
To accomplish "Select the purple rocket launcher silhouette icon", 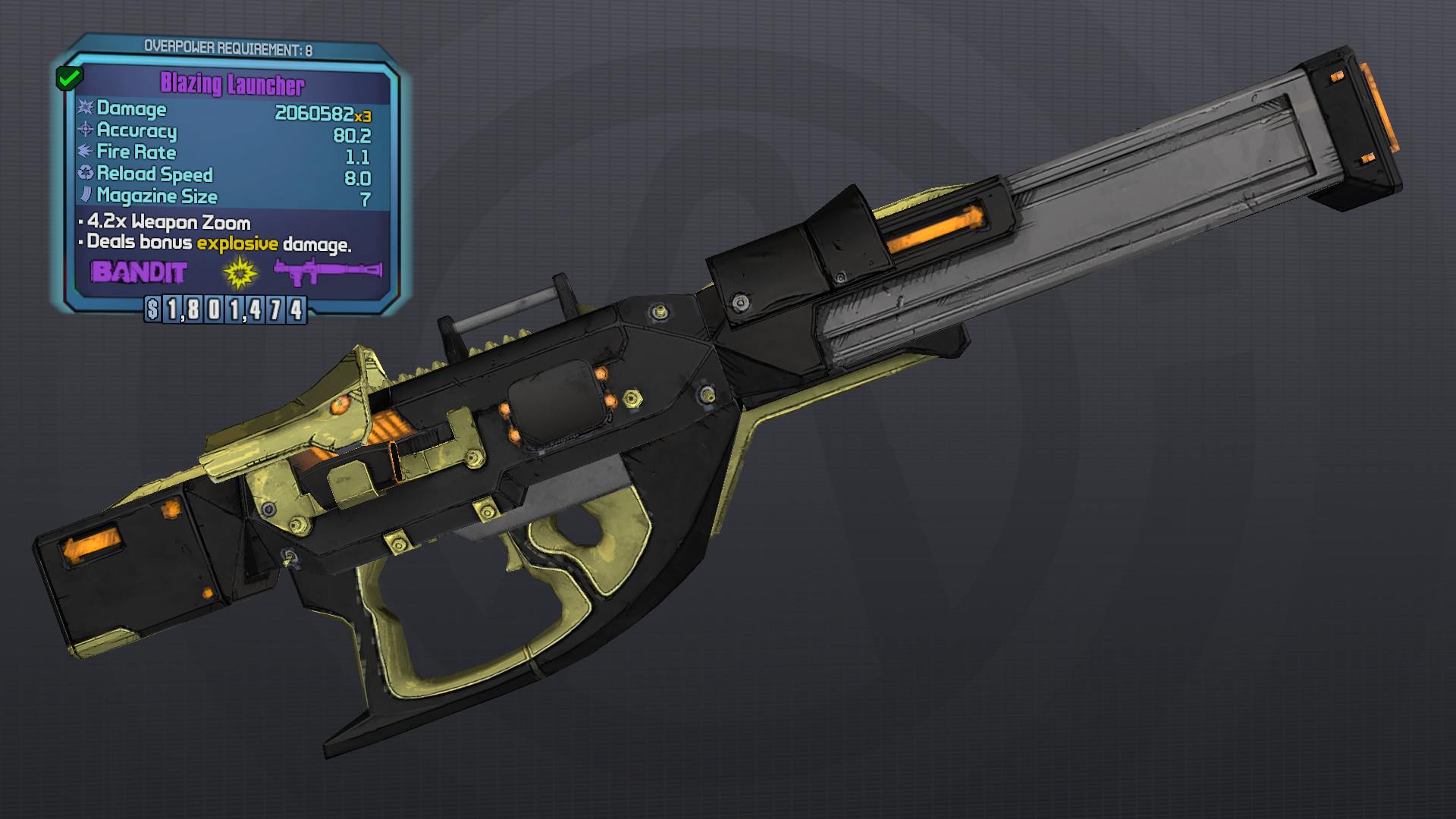I will [329, 273].
